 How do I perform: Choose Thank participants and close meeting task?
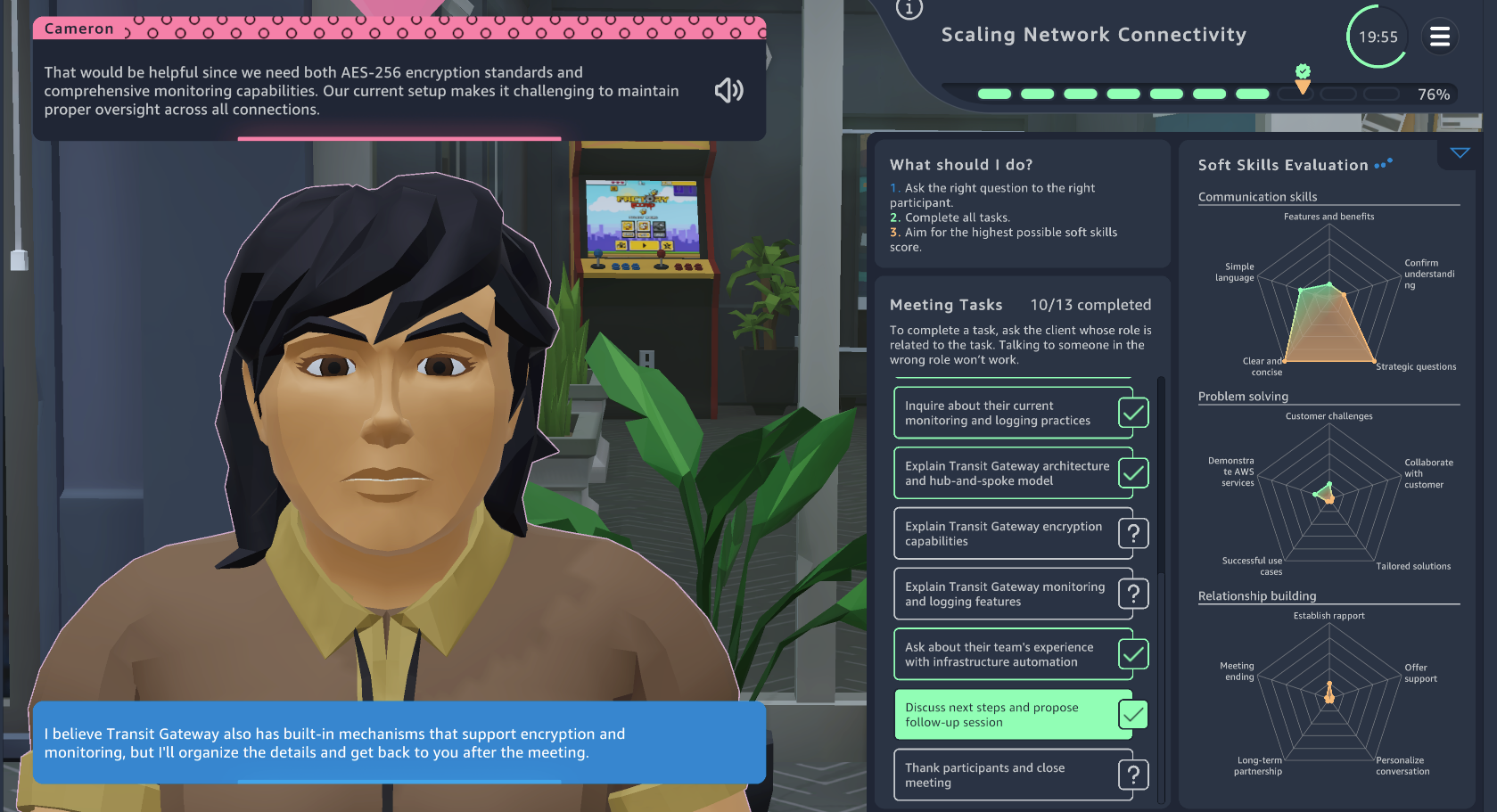click(1013, 775)
